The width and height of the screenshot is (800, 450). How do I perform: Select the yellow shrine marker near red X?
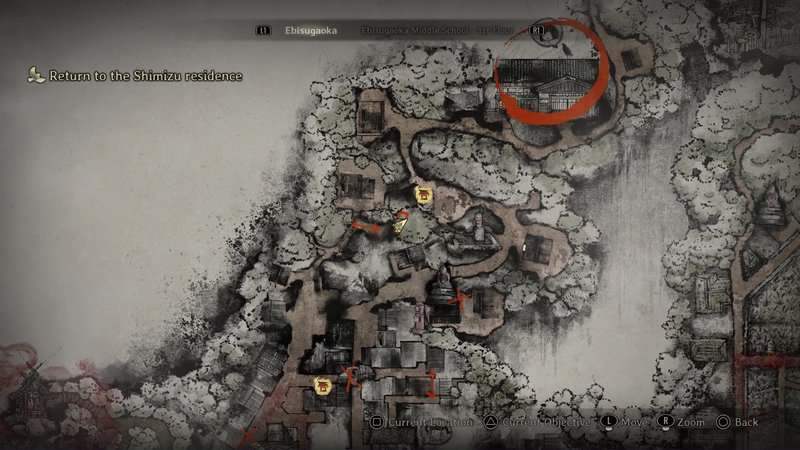tap(322, 385)
